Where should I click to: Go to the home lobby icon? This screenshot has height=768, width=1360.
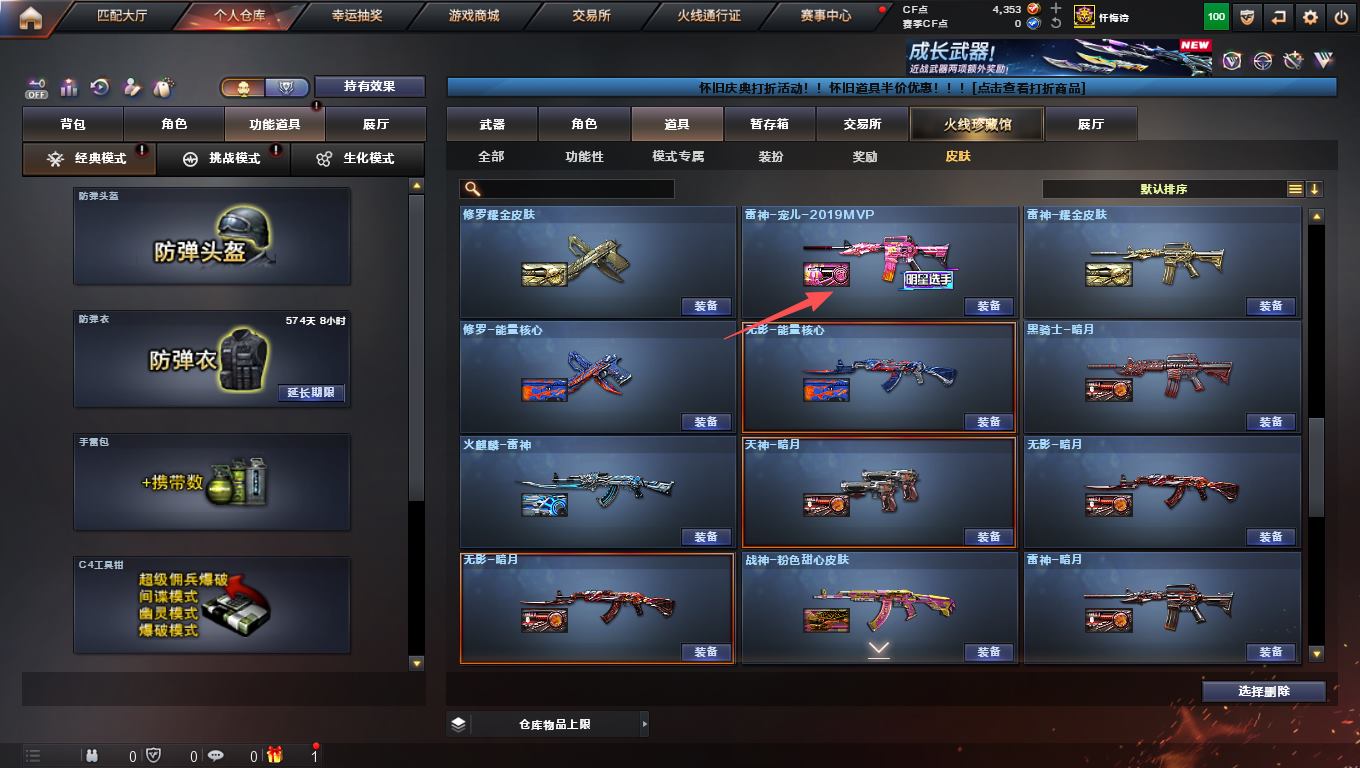pos(30,17)
